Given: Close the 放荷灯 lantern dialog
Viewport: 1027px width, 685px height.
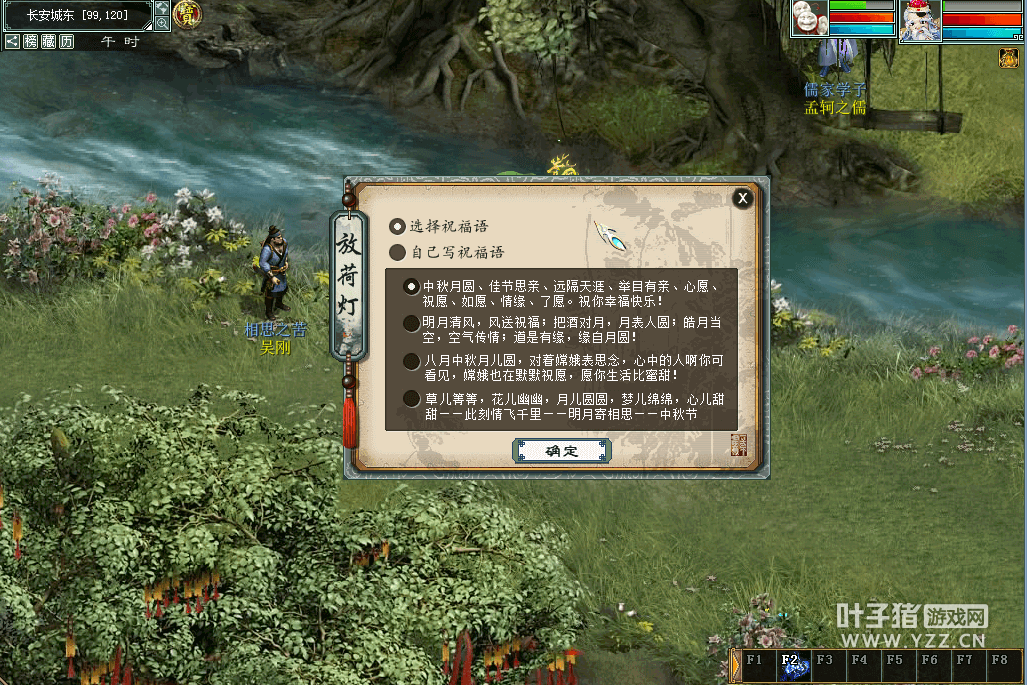Looking at the screenshot, I should coord(742,198).
